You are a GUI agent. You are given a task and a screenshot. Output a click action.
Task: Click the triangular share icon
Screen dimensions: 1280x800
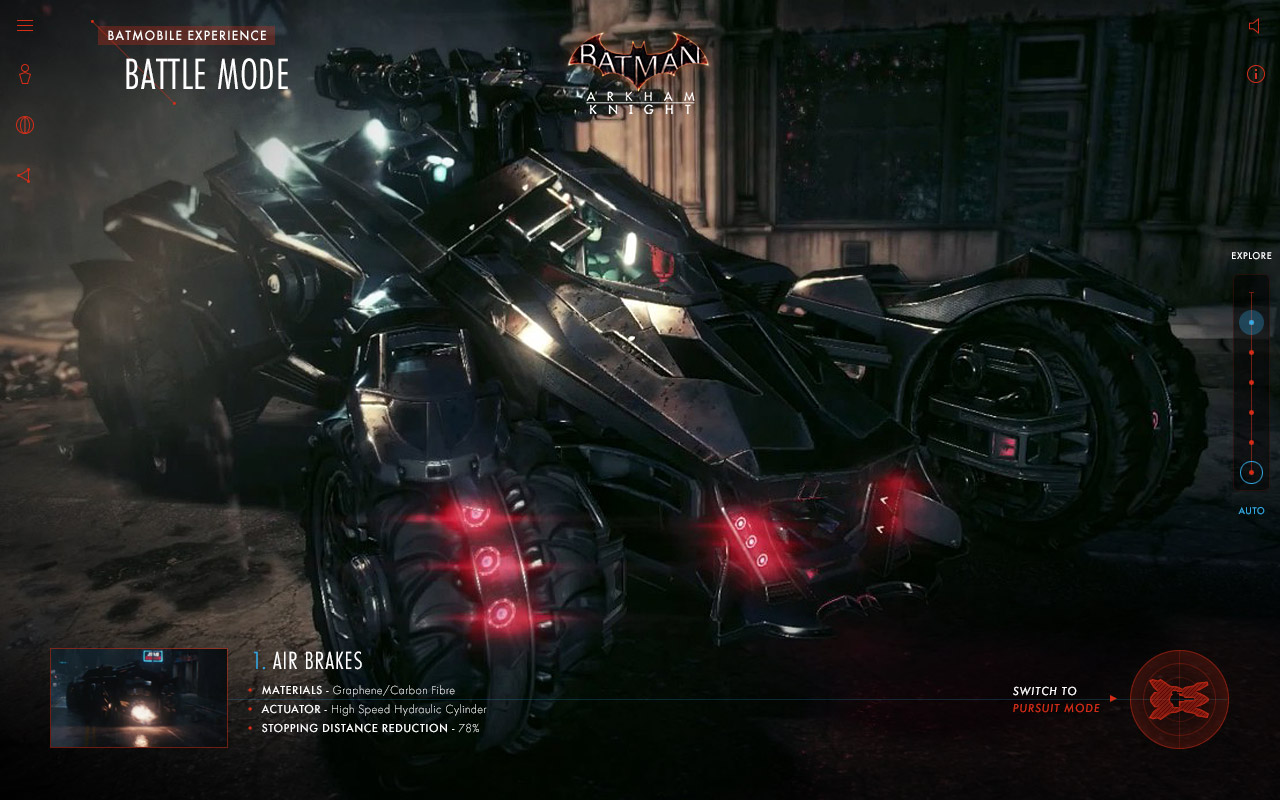click(x=24, y=176)
